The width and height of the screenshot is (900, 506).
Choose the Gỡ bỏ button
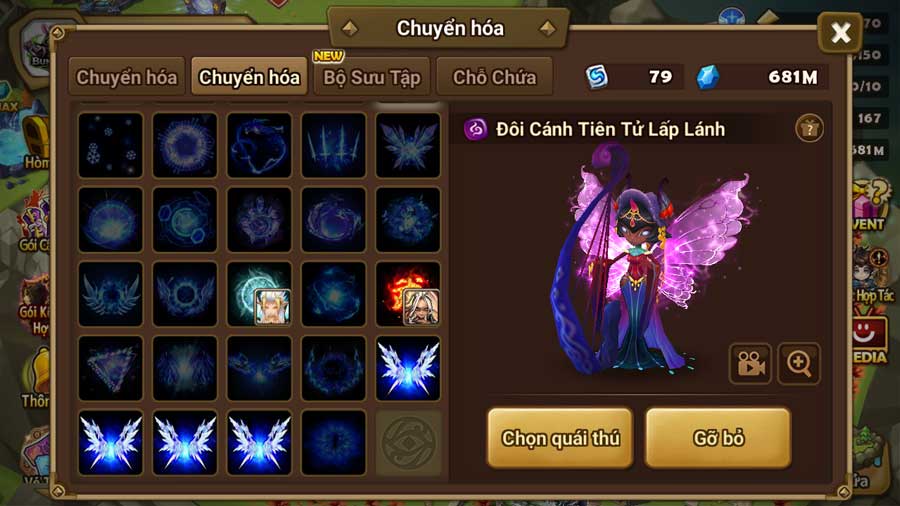[718, 437]
